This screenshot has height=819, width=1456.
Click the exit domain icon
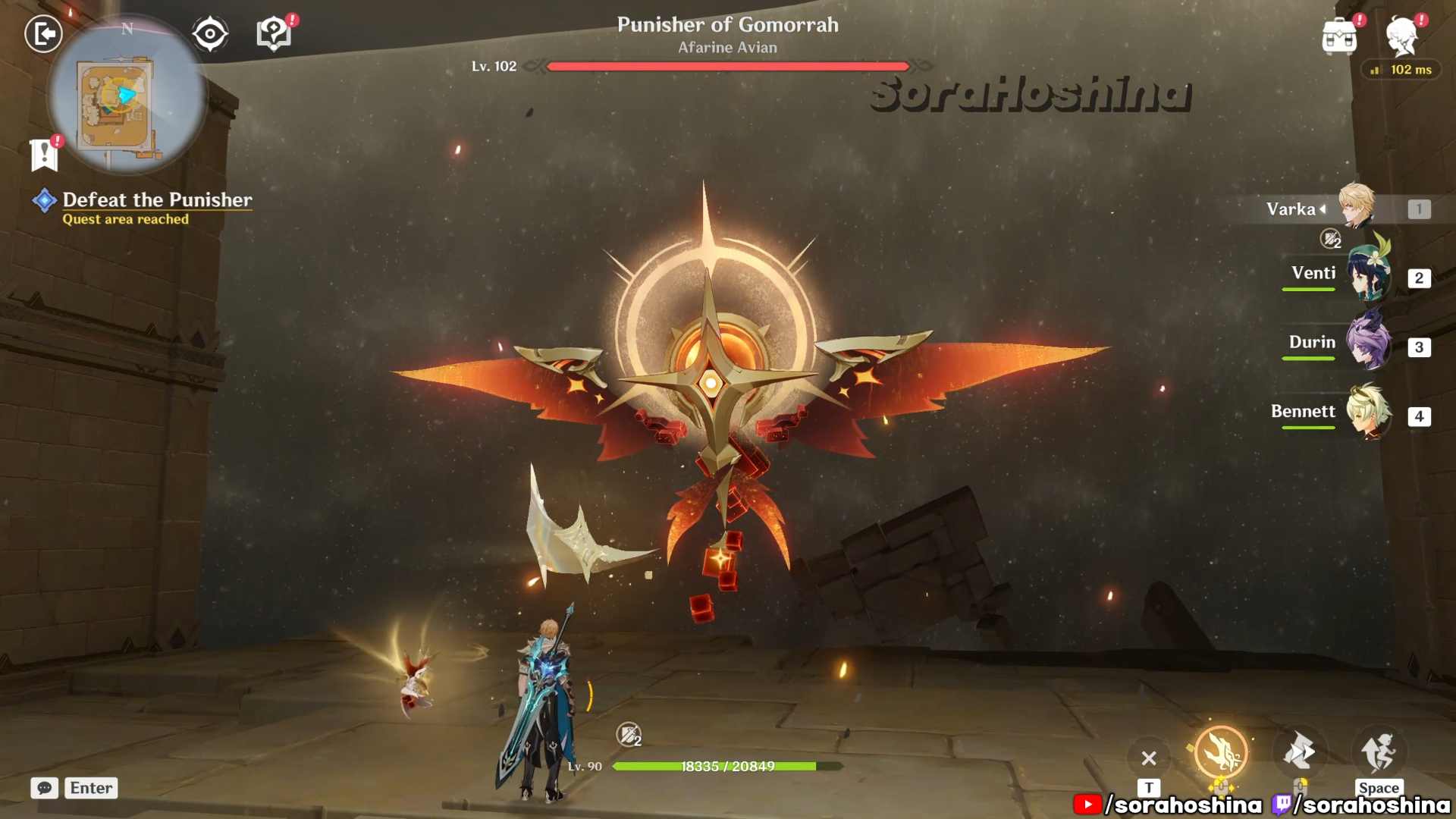(43, 34)
